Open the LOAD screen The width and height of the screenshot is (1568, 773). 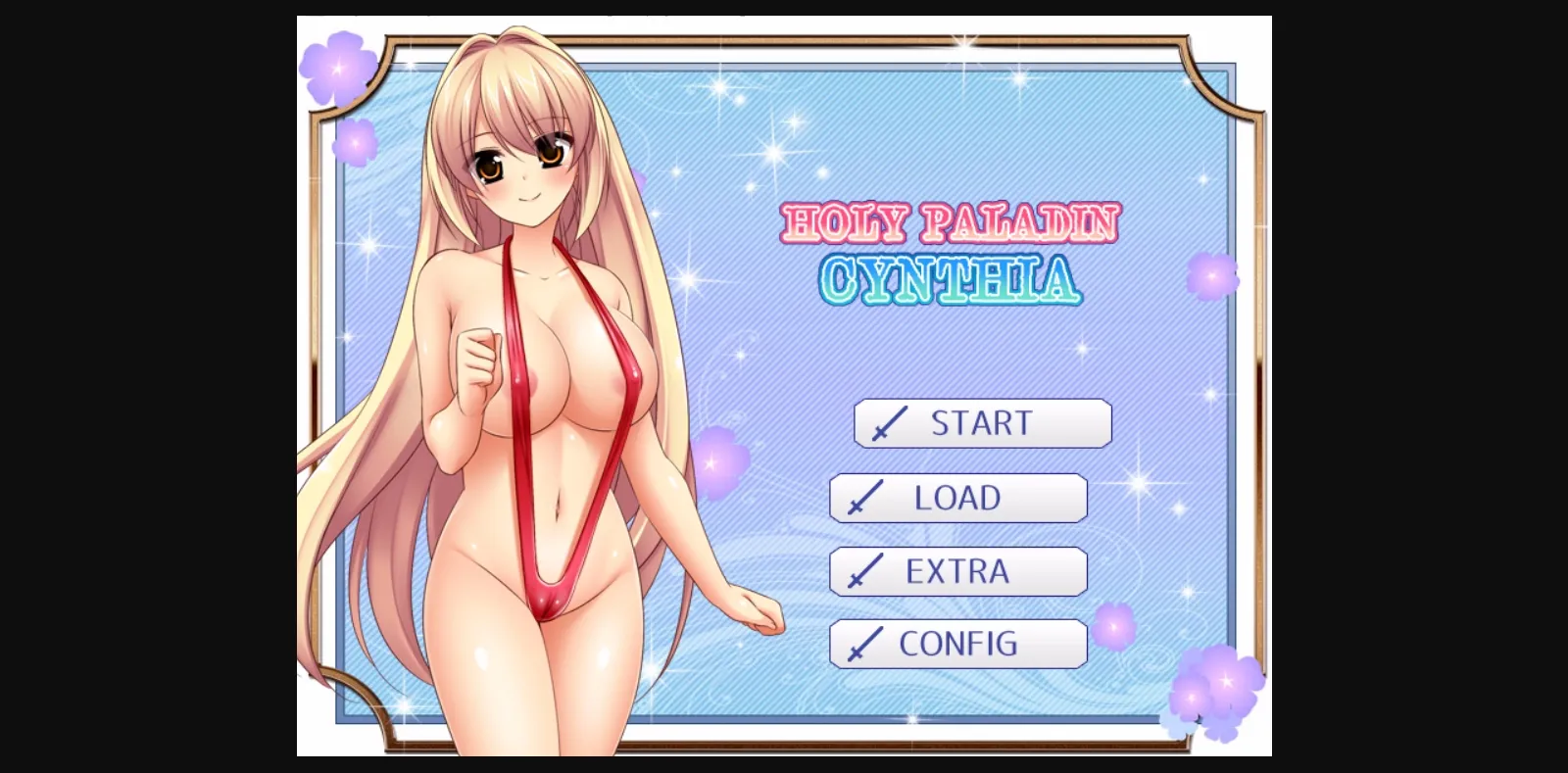(x=960, y=498)
